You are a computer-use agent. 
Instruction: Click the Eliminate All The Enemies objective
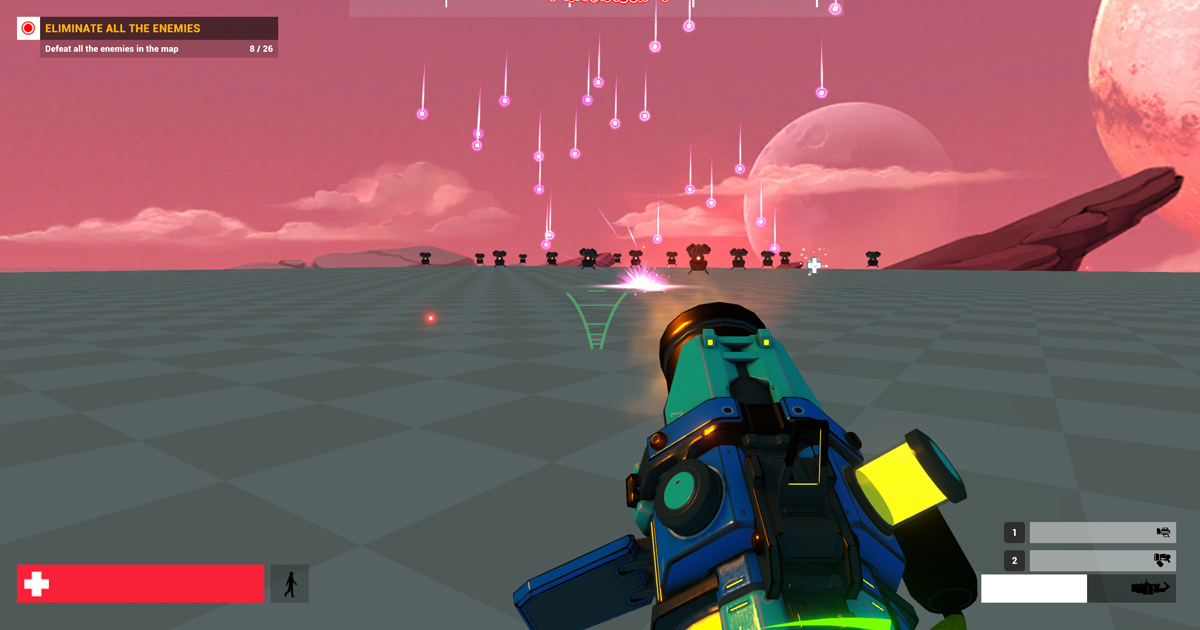click(x=160, y=29)
